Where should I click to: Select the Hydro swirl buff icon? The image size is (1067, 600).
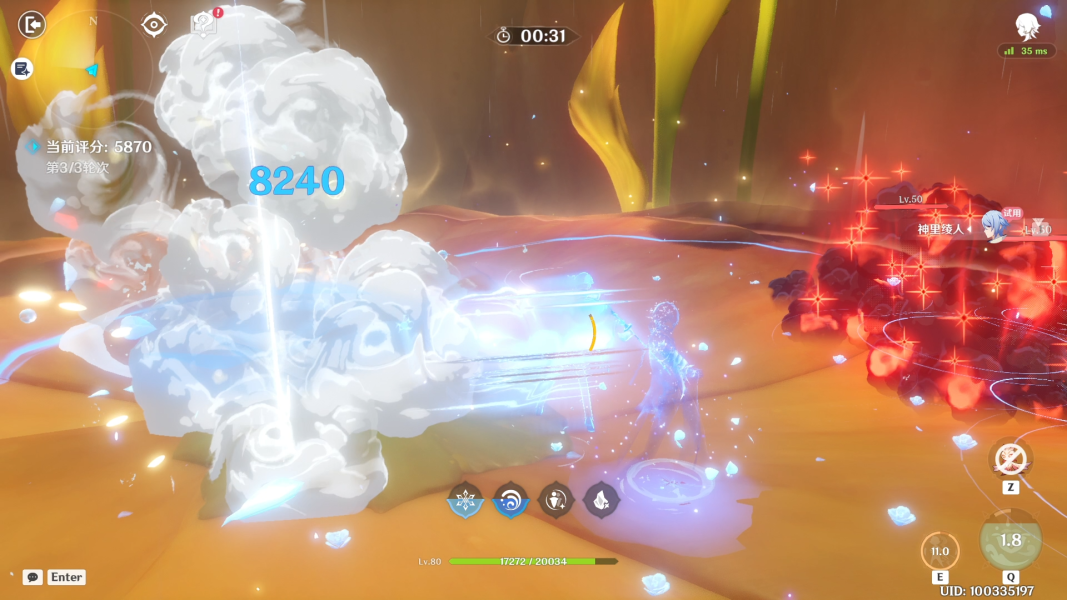click(510, 500)
